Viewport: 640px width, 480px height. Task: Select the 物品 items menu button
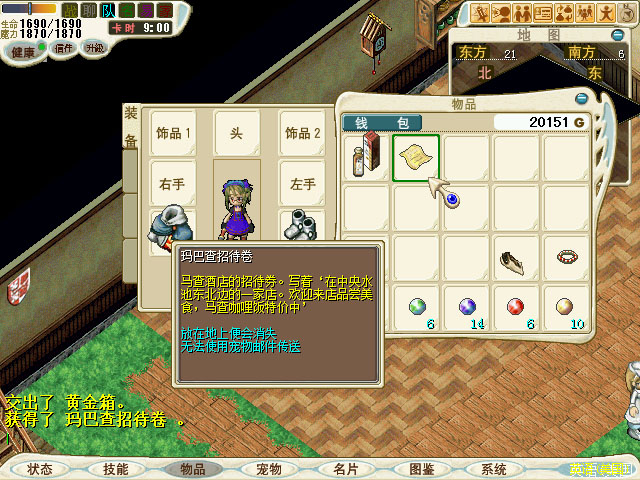tap(192, 468)
